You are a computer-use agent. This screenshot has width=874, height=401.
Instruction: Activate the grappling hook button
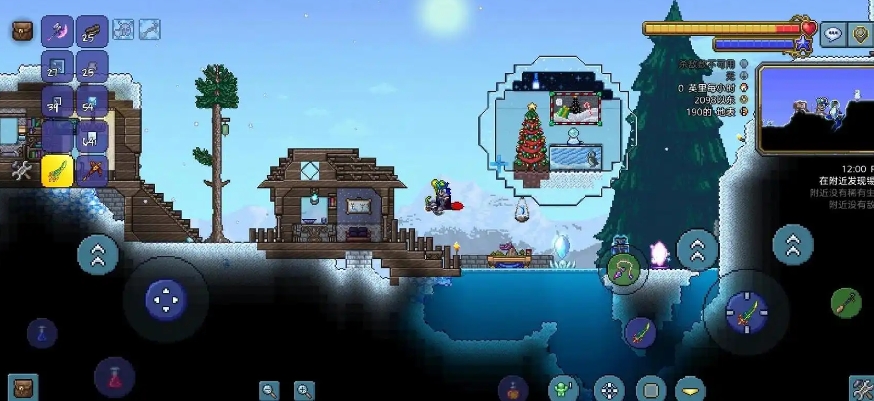coord(623,268)
